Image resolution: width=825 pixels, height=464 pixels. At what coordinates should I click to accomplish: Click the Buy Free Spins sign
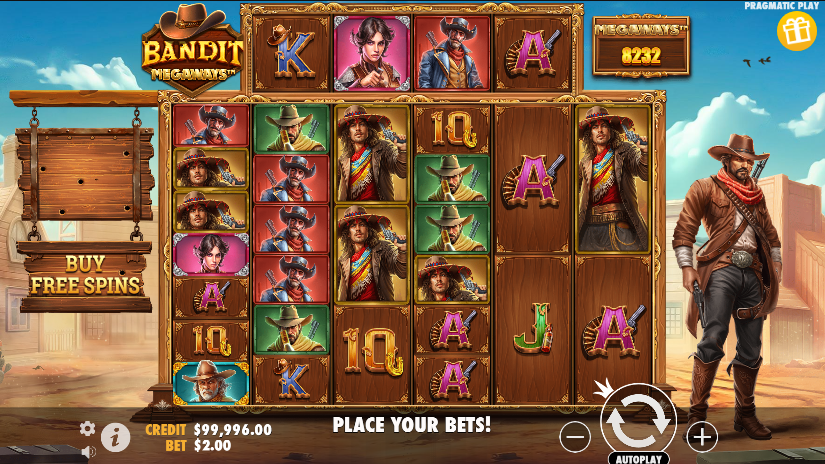coord(85,275)
